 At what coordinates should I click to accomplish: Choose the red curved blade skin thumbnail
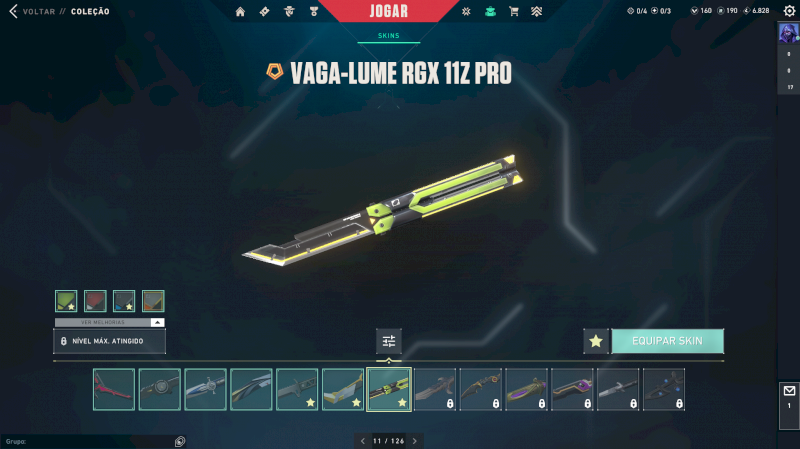click(114, 389)
